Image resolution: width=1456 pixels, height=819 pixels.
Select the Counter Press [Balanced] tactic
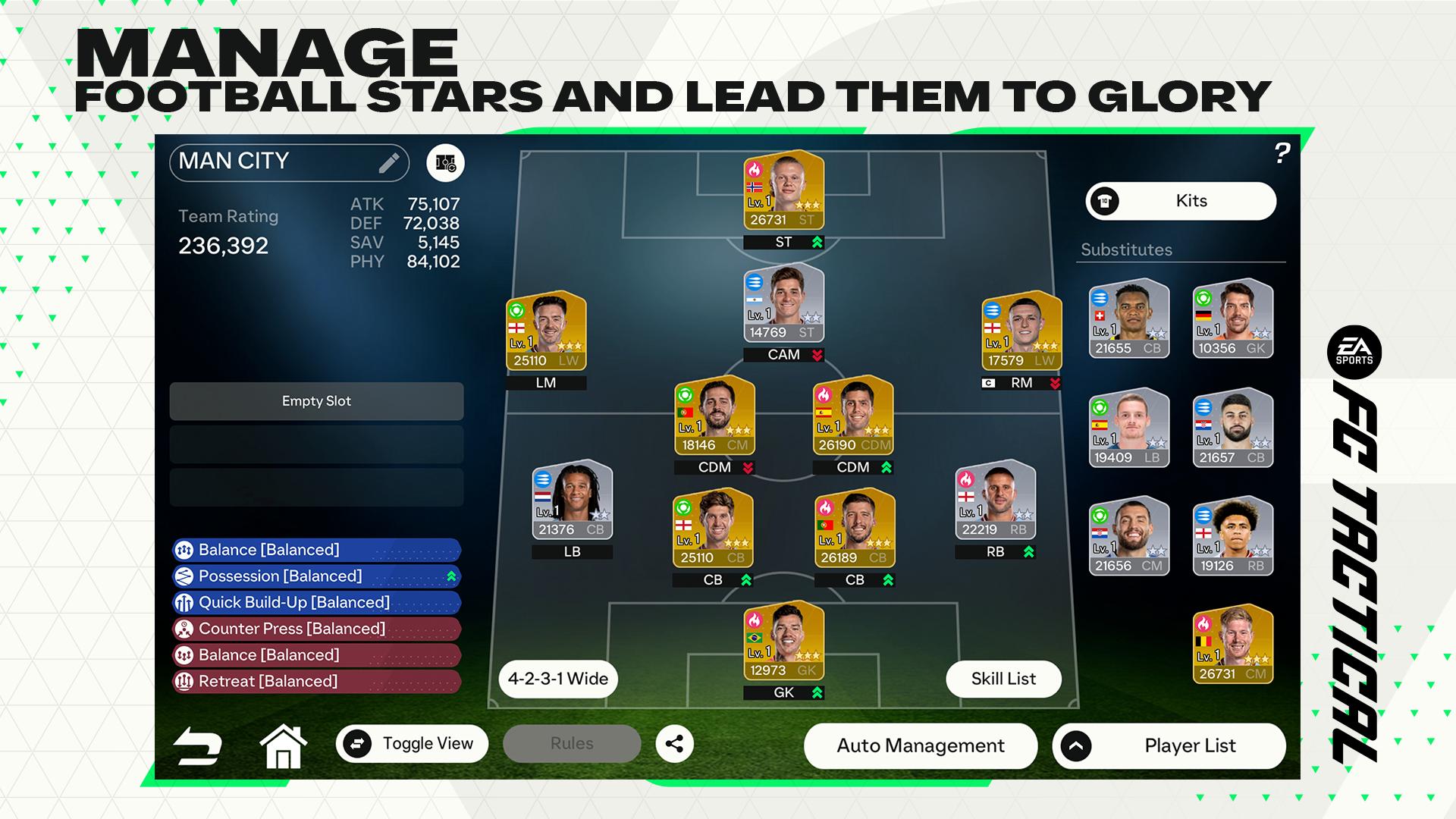pos(316,629)
